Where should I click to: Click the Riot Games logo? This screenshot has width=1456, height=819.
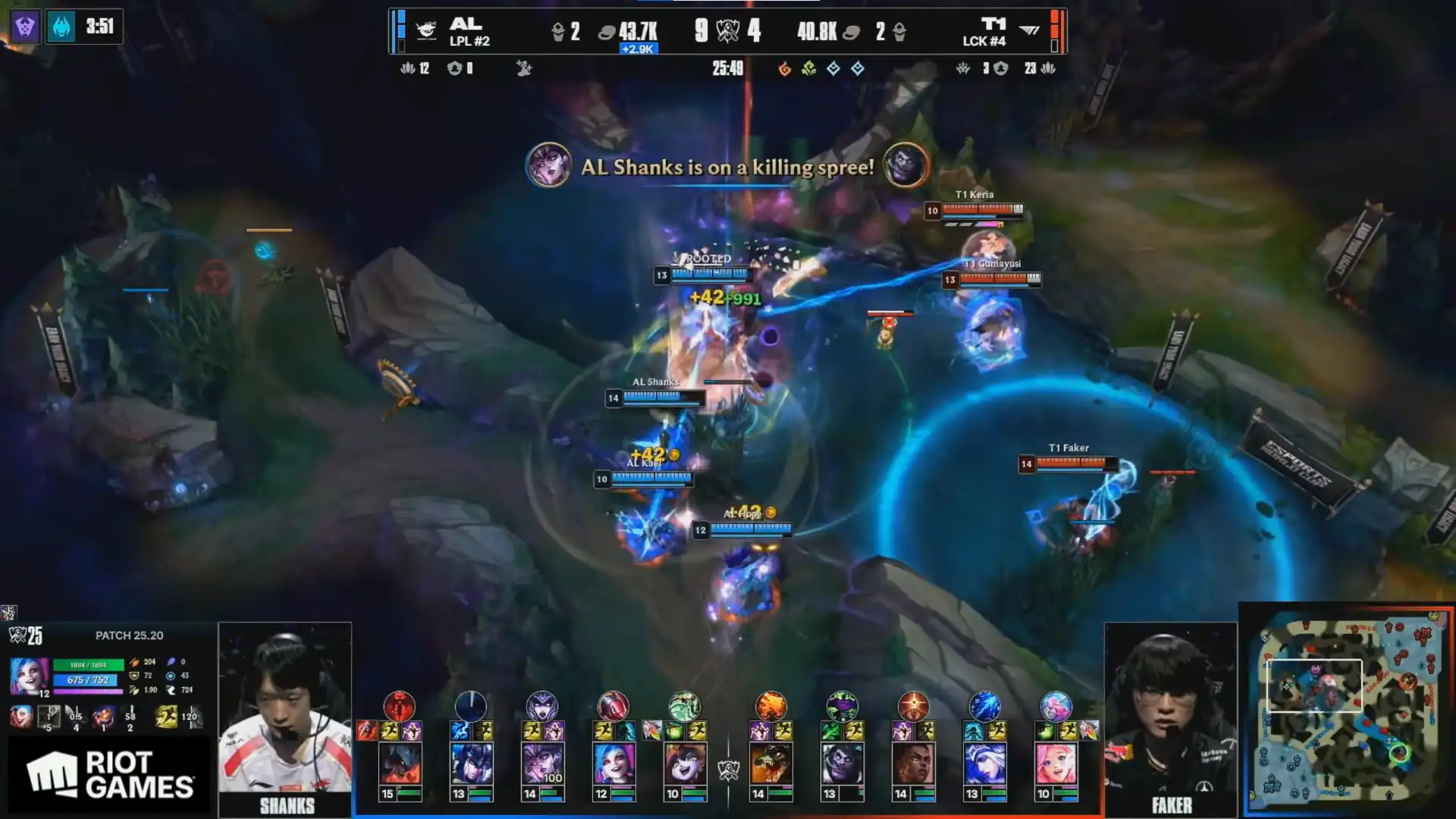click(110, 775)
